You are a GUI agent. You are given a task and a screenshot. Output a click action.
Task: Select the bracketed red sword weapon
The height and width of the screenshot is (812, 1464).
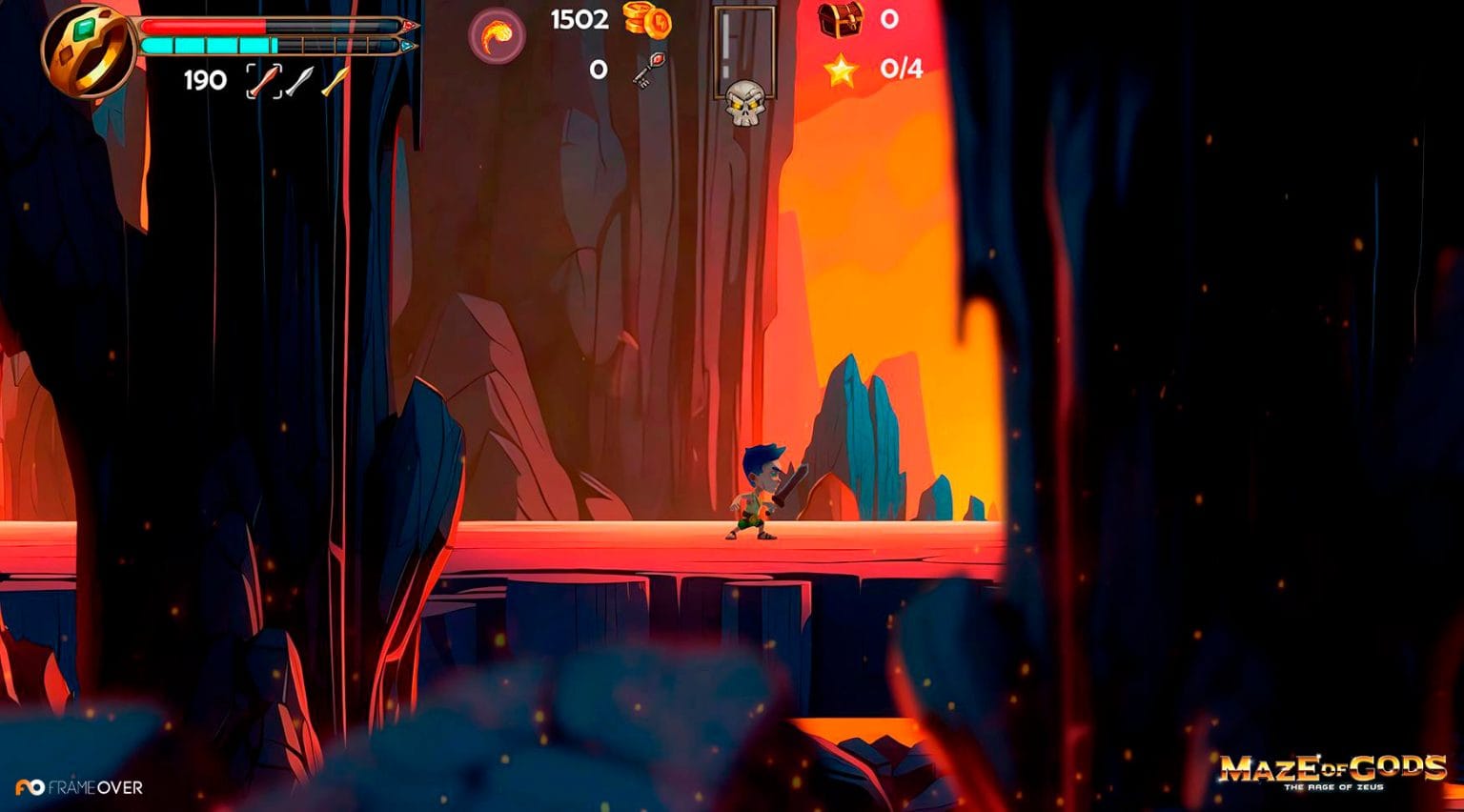264,81
